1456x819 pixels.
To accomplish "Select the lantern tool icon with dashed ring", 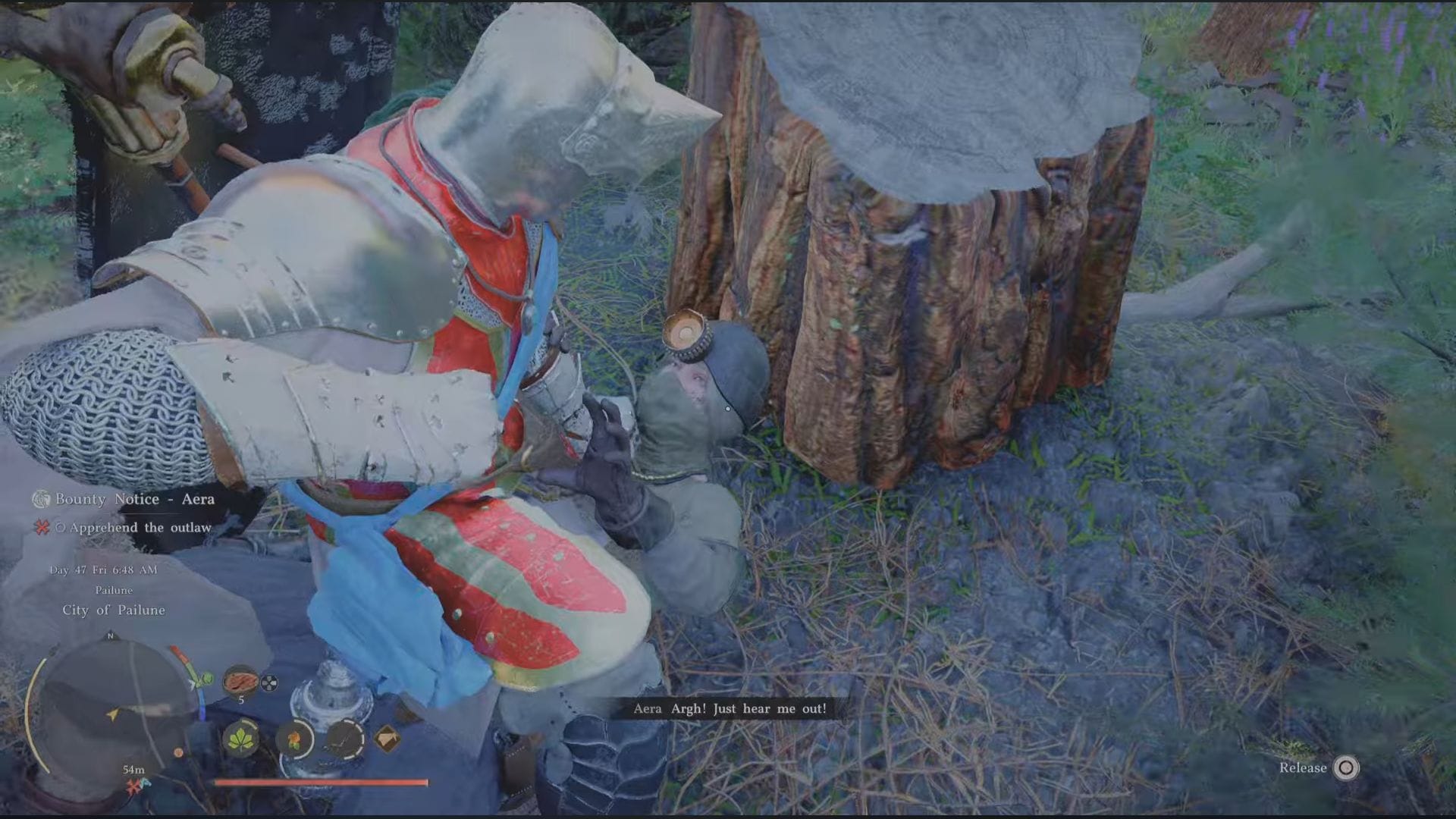I will point(344,739).
